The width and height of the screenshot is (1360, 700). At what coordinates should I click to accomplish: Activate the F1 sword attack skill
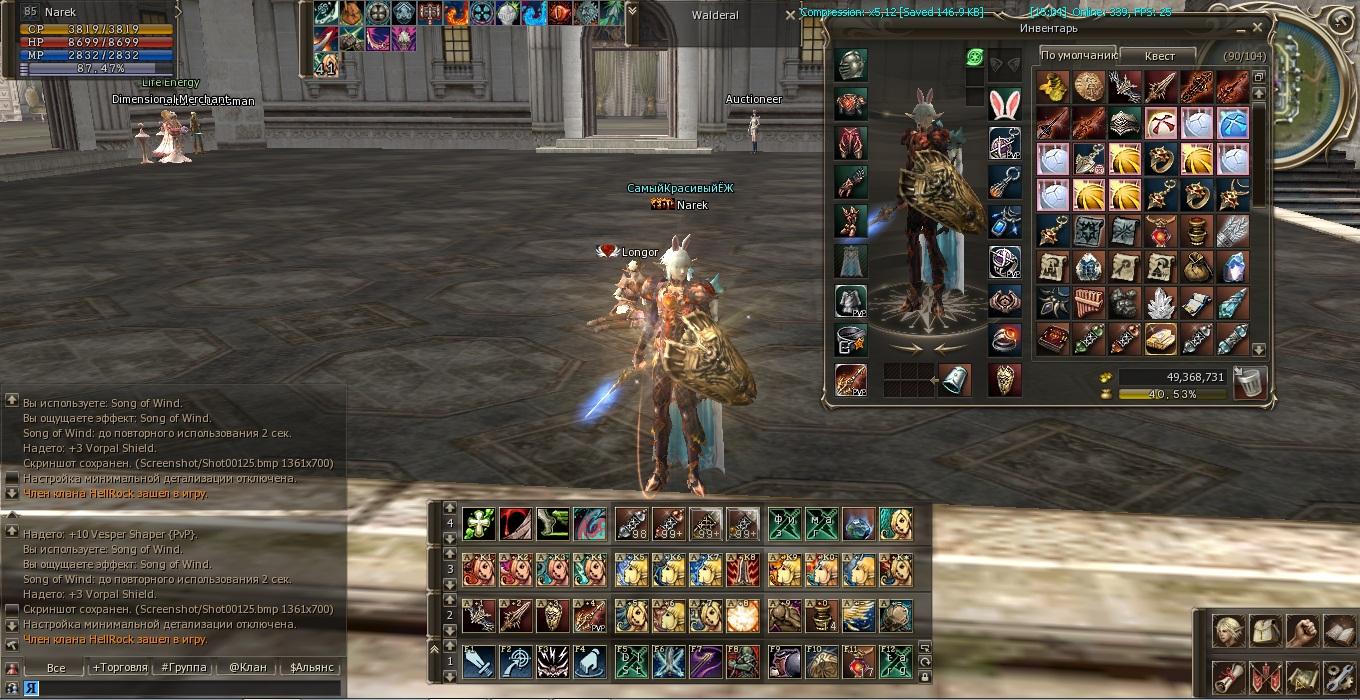(x=478, y=661)
